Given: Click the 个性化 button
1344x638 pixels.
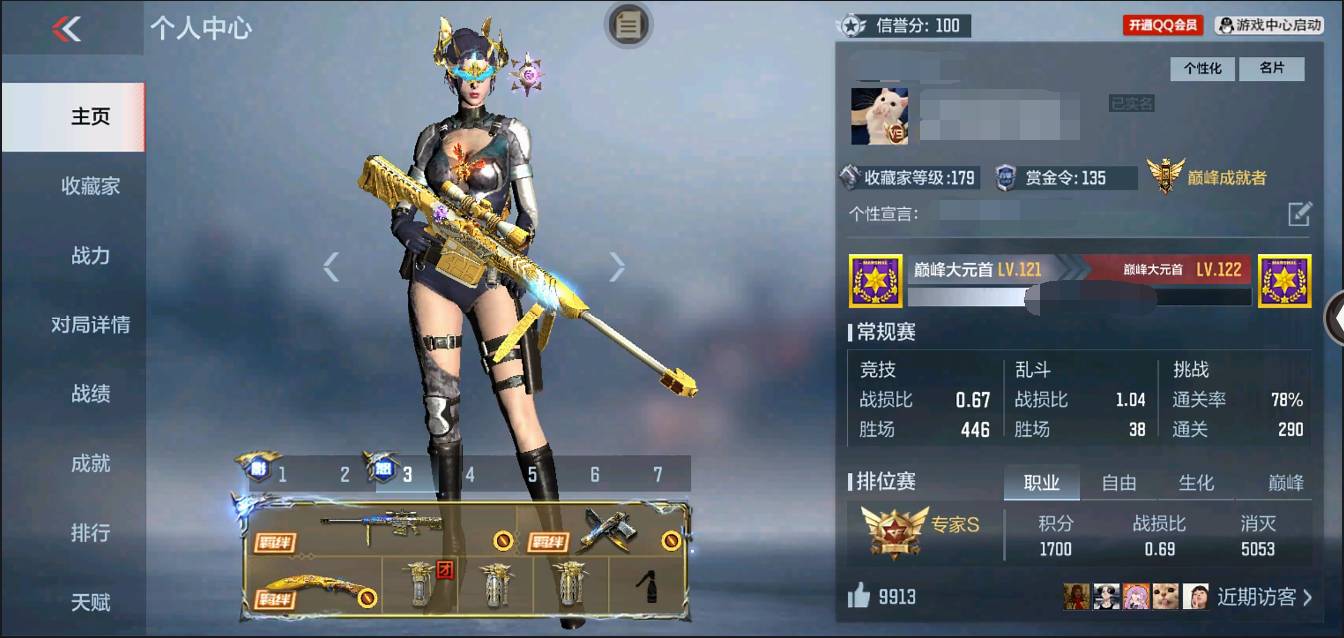Looking at the screenshot, I should (1203, 68).
